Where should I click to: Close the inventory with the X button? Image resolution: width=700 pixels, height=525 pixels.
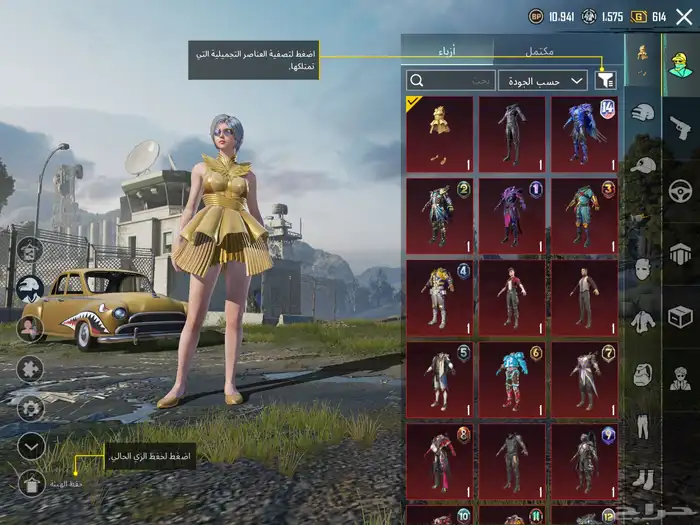tap(683, 17)
